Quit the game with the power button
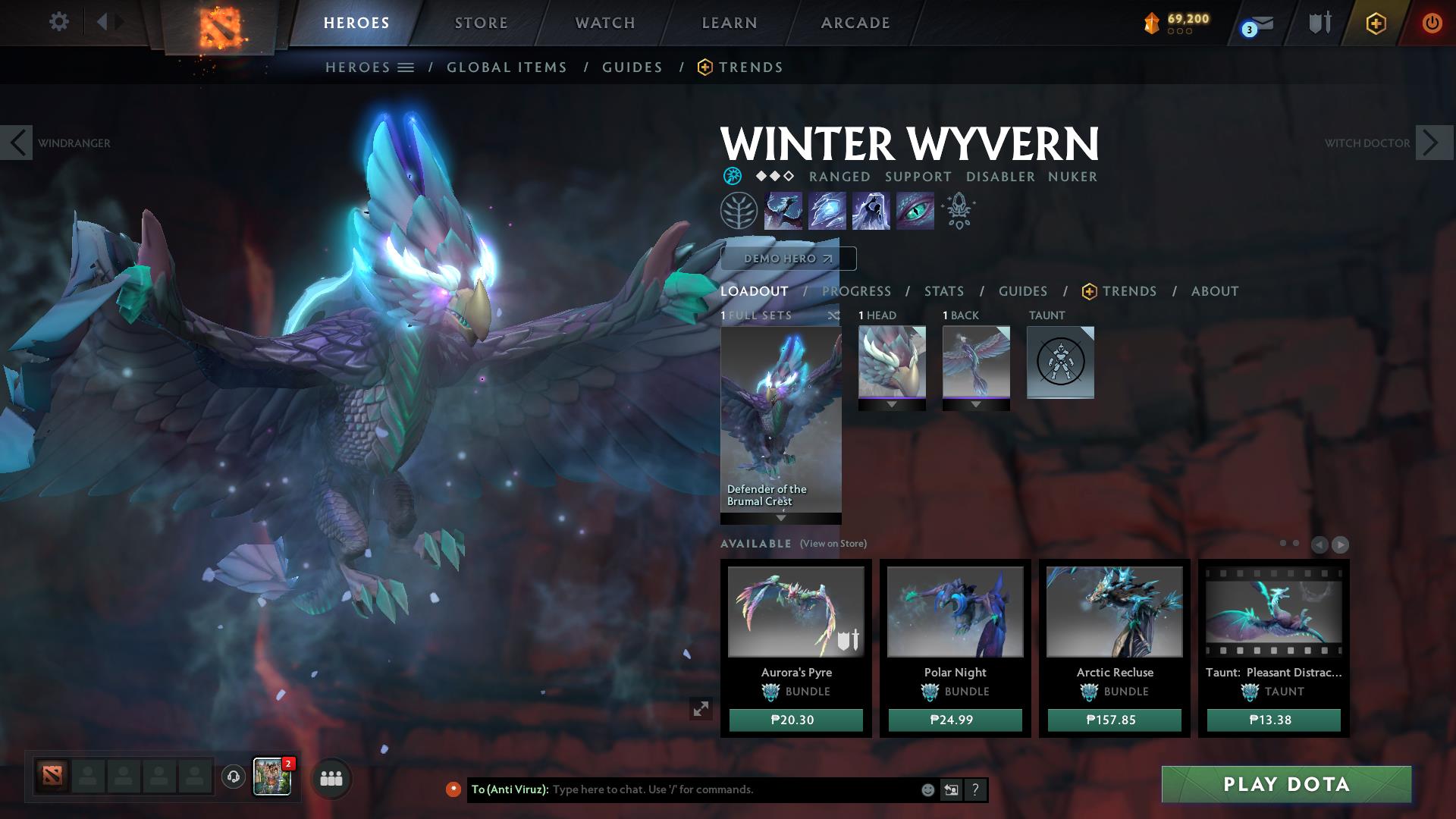 point(1431,23)
